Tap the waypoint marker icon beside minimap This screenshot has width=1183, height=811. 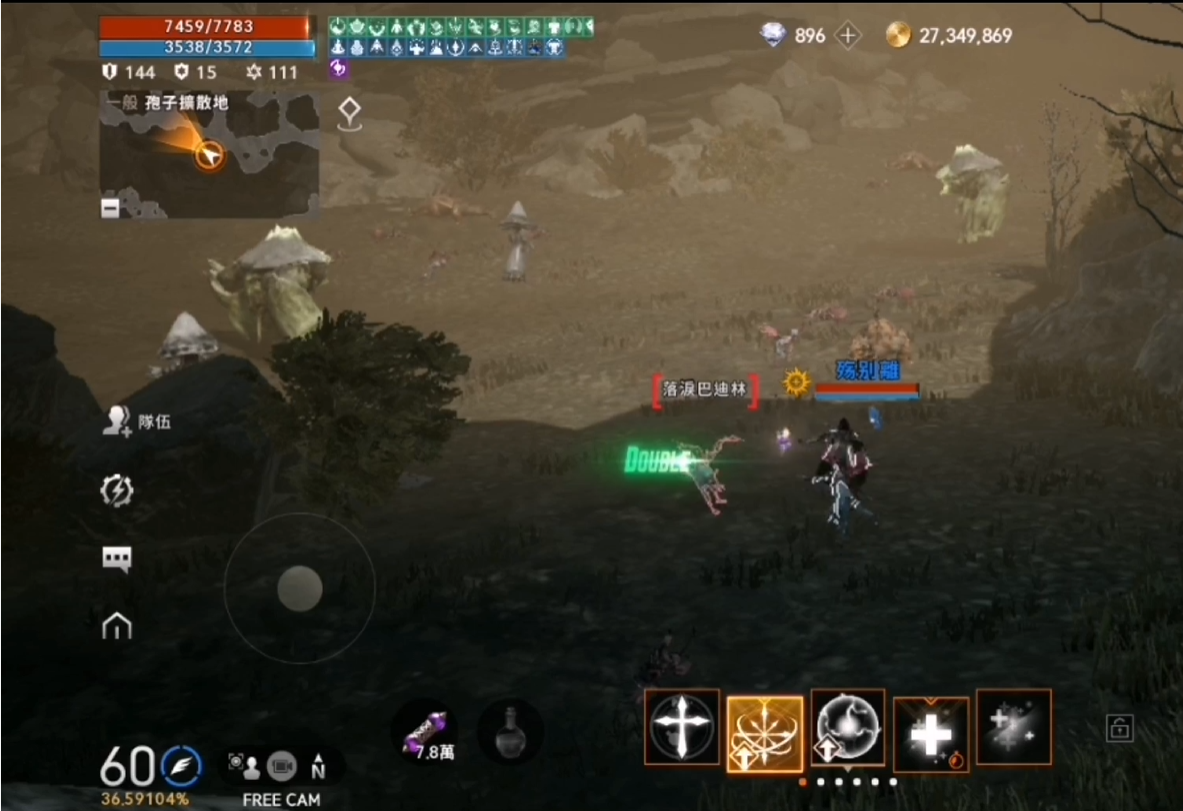click(x=349, y=113)
